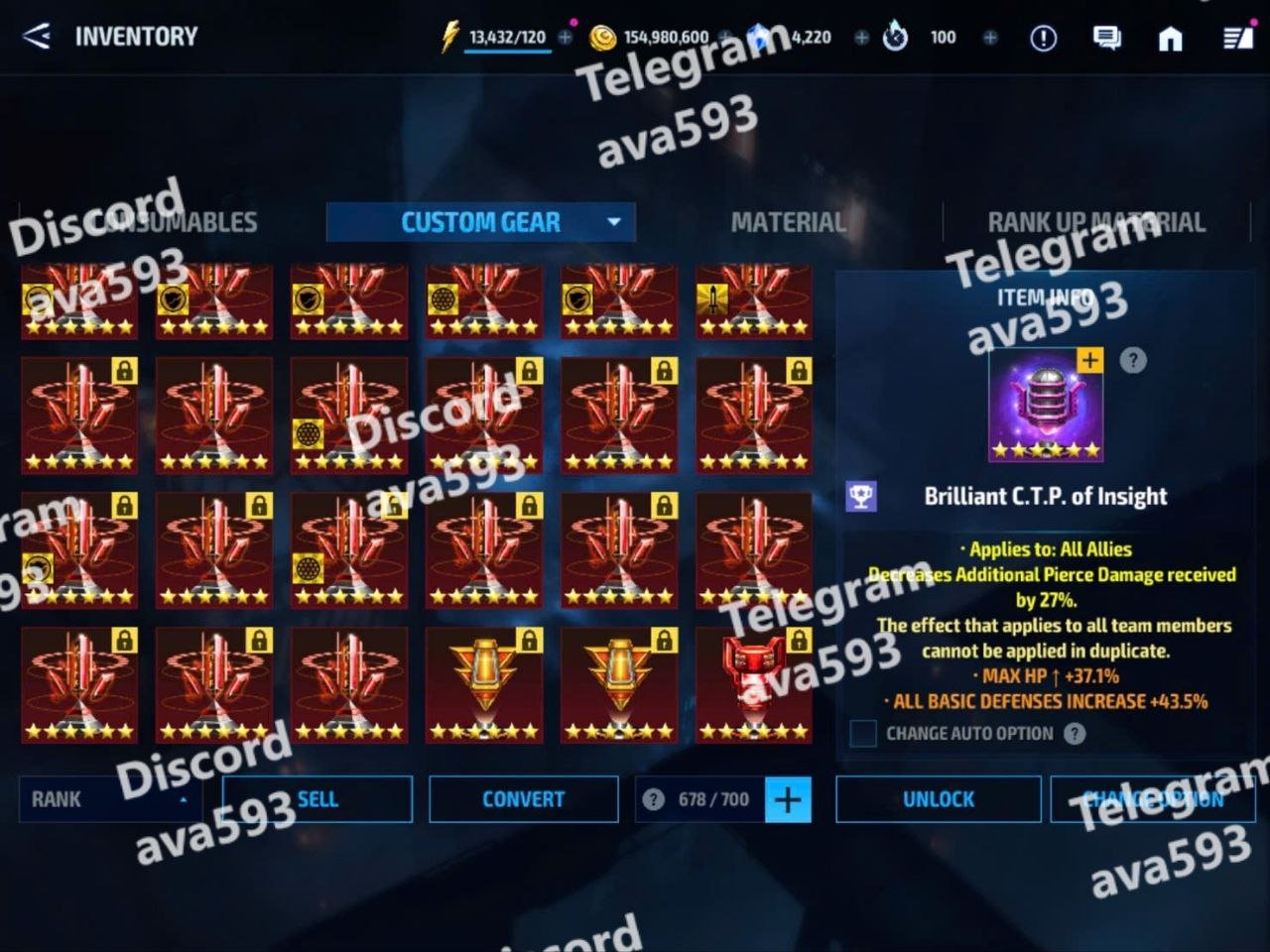Open the top-right main menu icon
The image size is (1270, 952).
(1237, 38)
